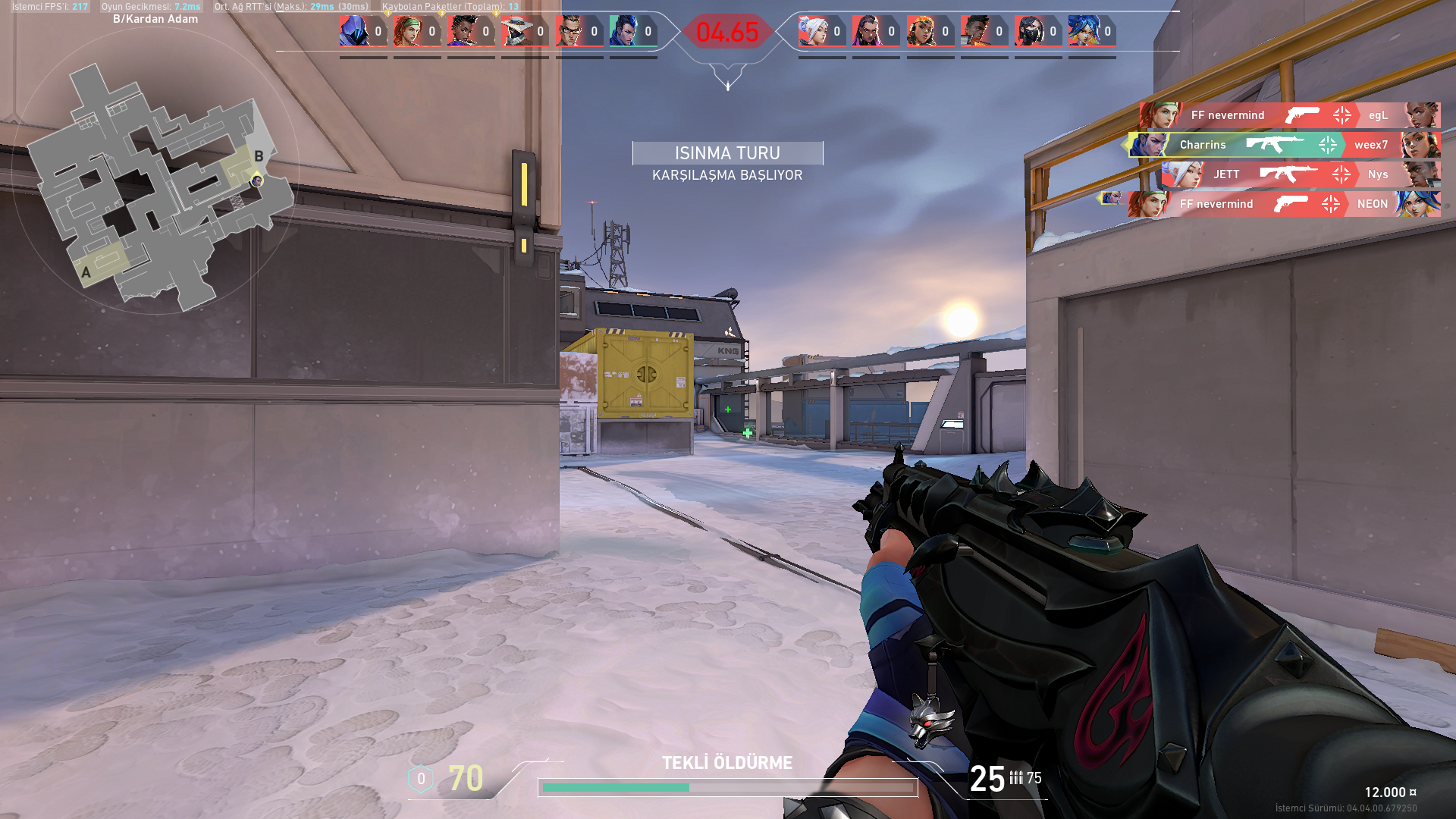This screenshot has height=819, width=1456.
Task: Click the Omen portrait in the scoreboard bar
Action: pos(354,31)
